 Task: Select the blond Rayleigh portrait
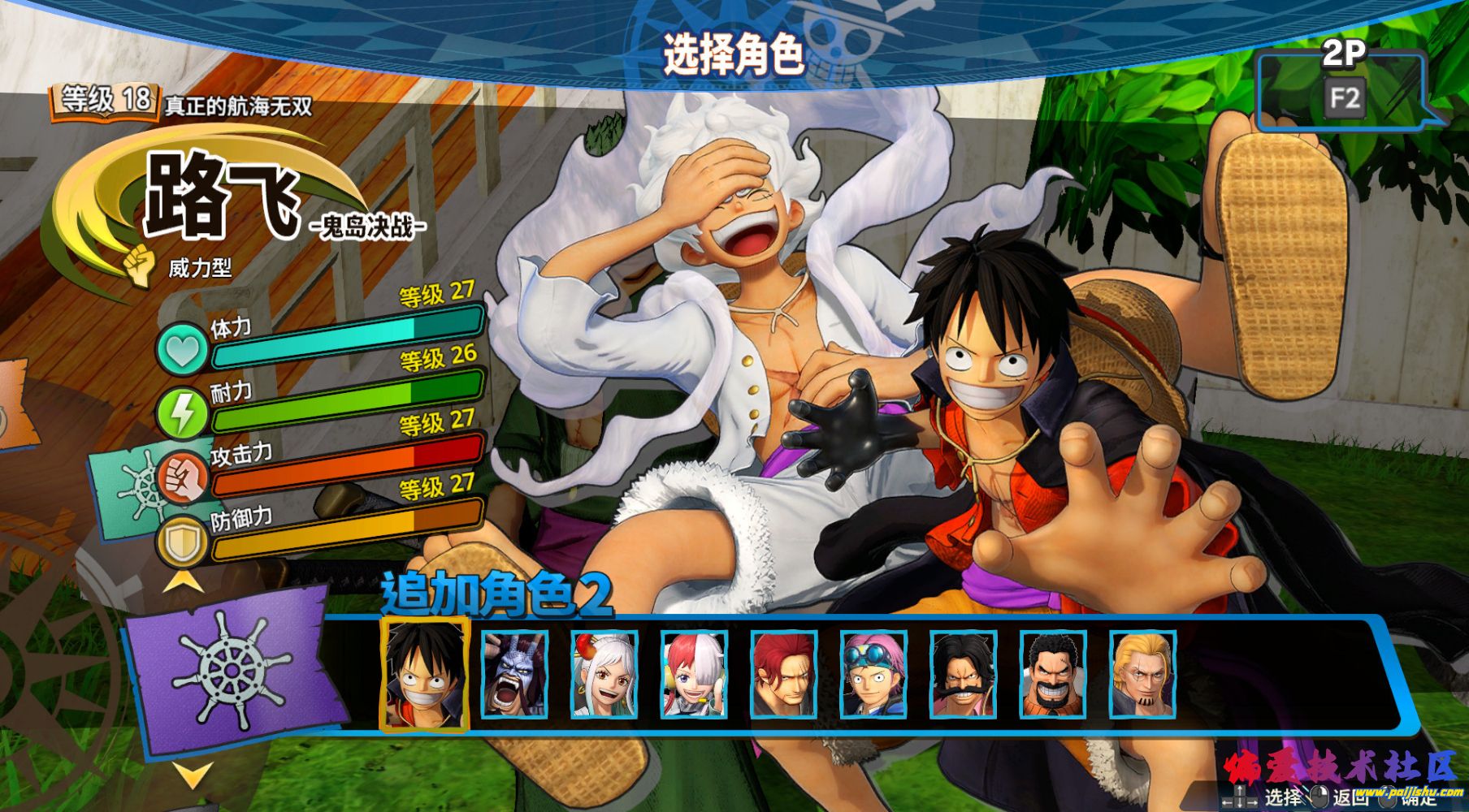point(1143,675)
